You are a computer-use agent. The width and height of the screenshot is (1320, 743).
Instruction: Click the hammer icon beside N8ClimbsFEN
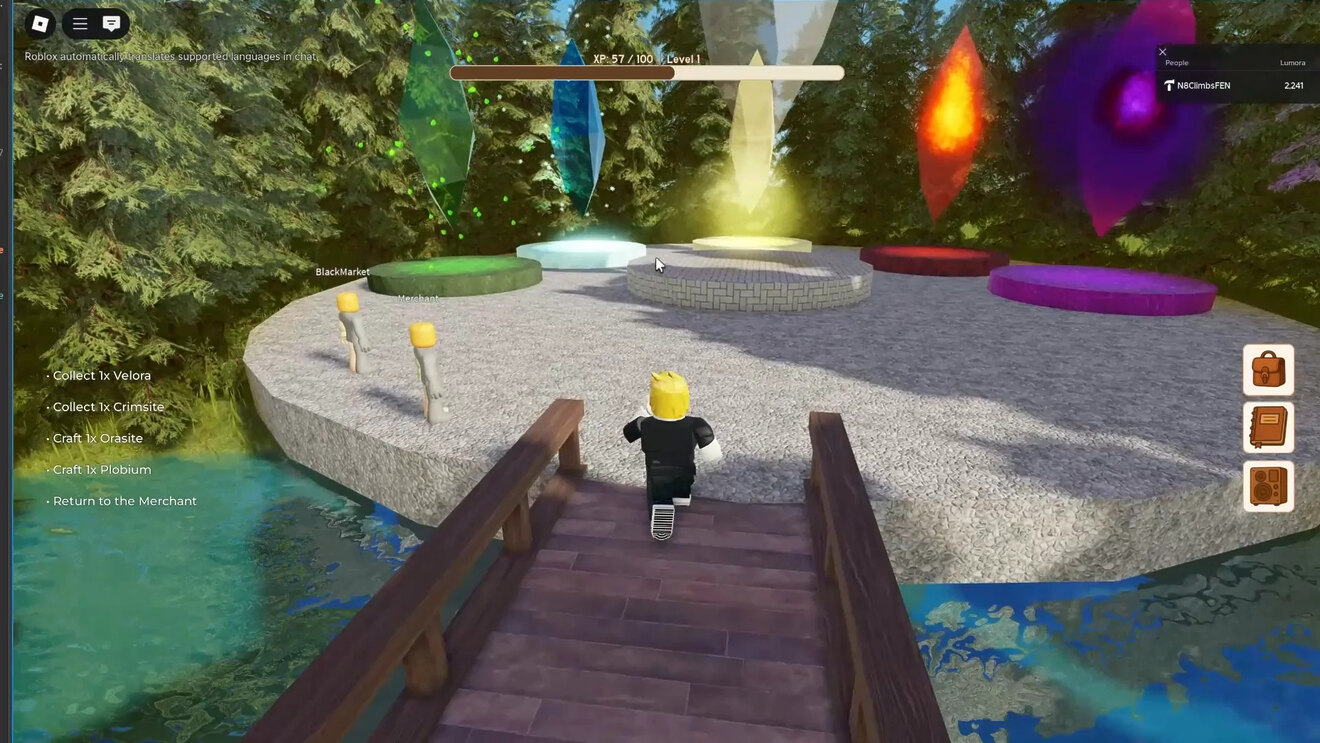coord(1170,85)
